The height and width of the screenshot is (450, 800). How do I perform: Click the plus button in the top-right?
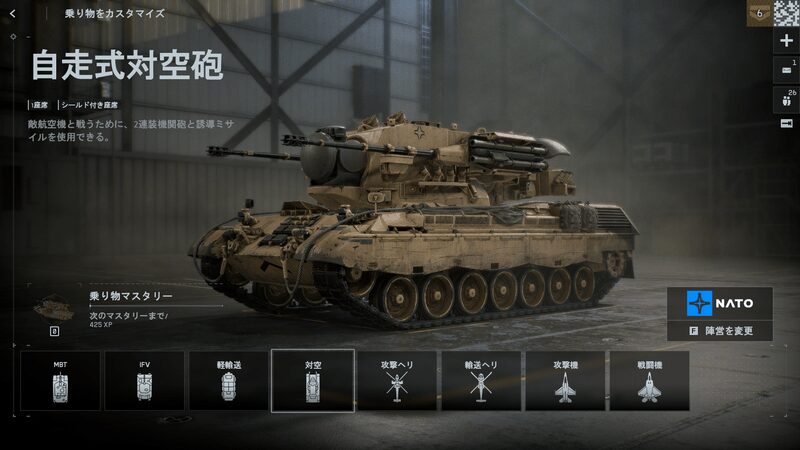(x=785, y=41)
